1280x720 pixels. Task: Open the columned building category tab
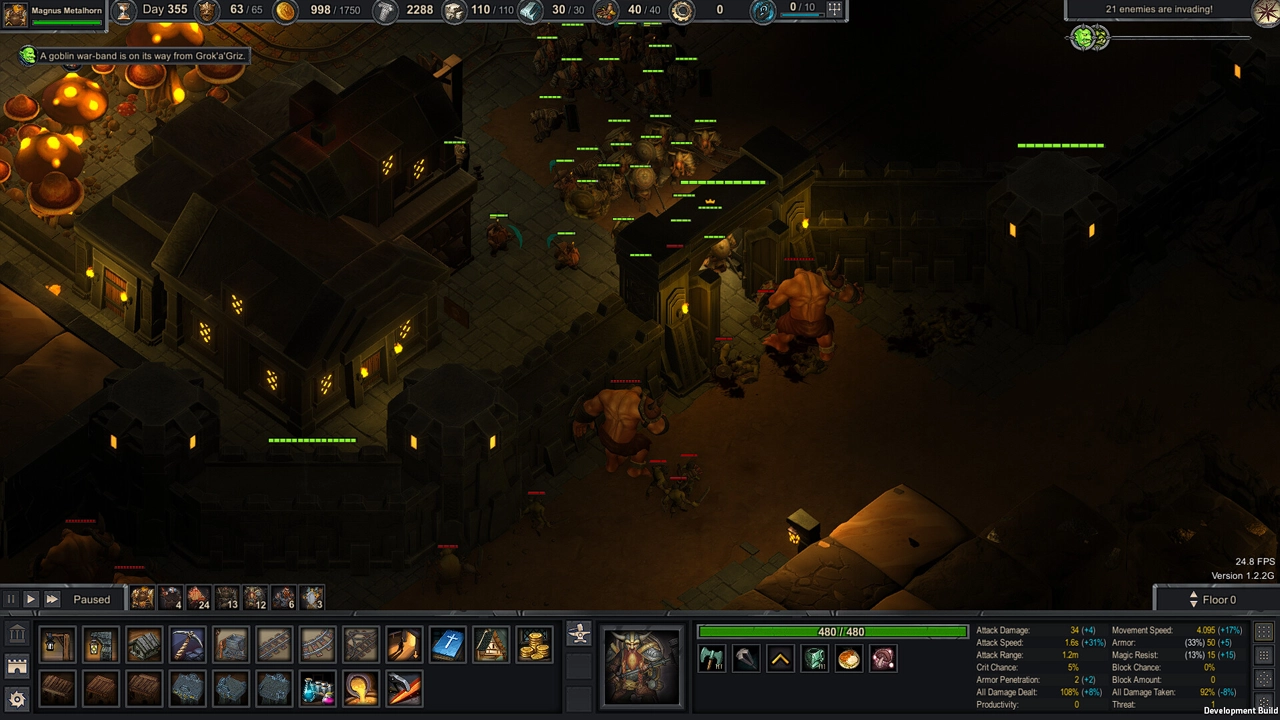click(17, 634)
